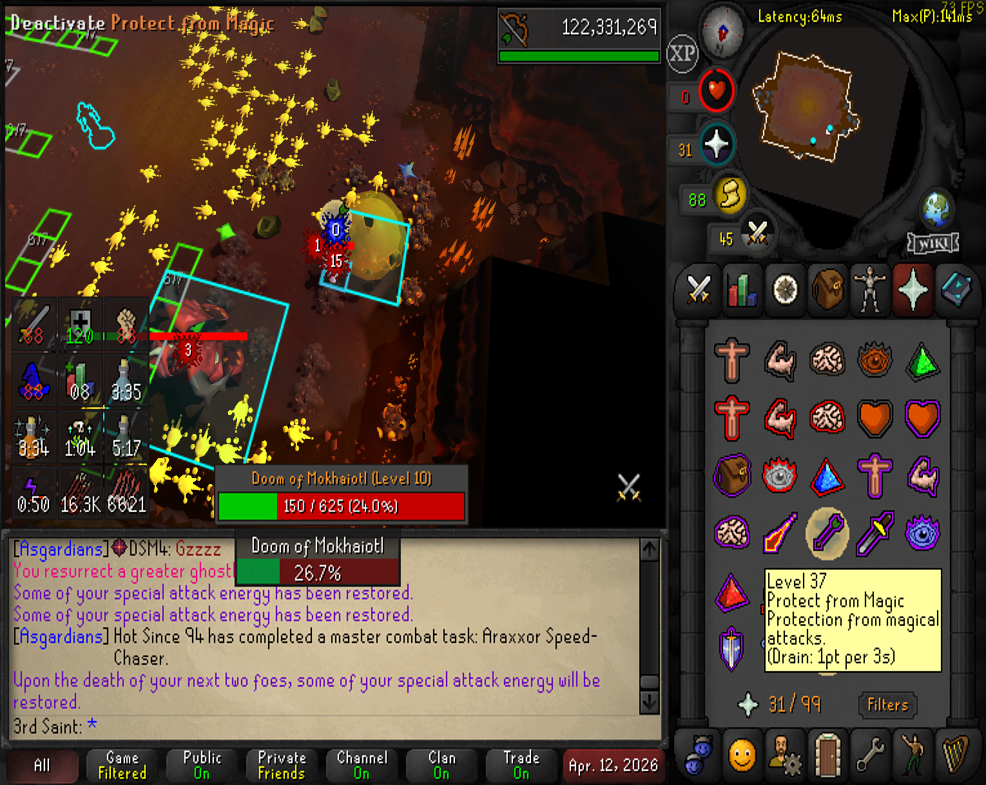Open the world map globe
The height and width of the screenshot is (785, 986).
tap(938, 208)
